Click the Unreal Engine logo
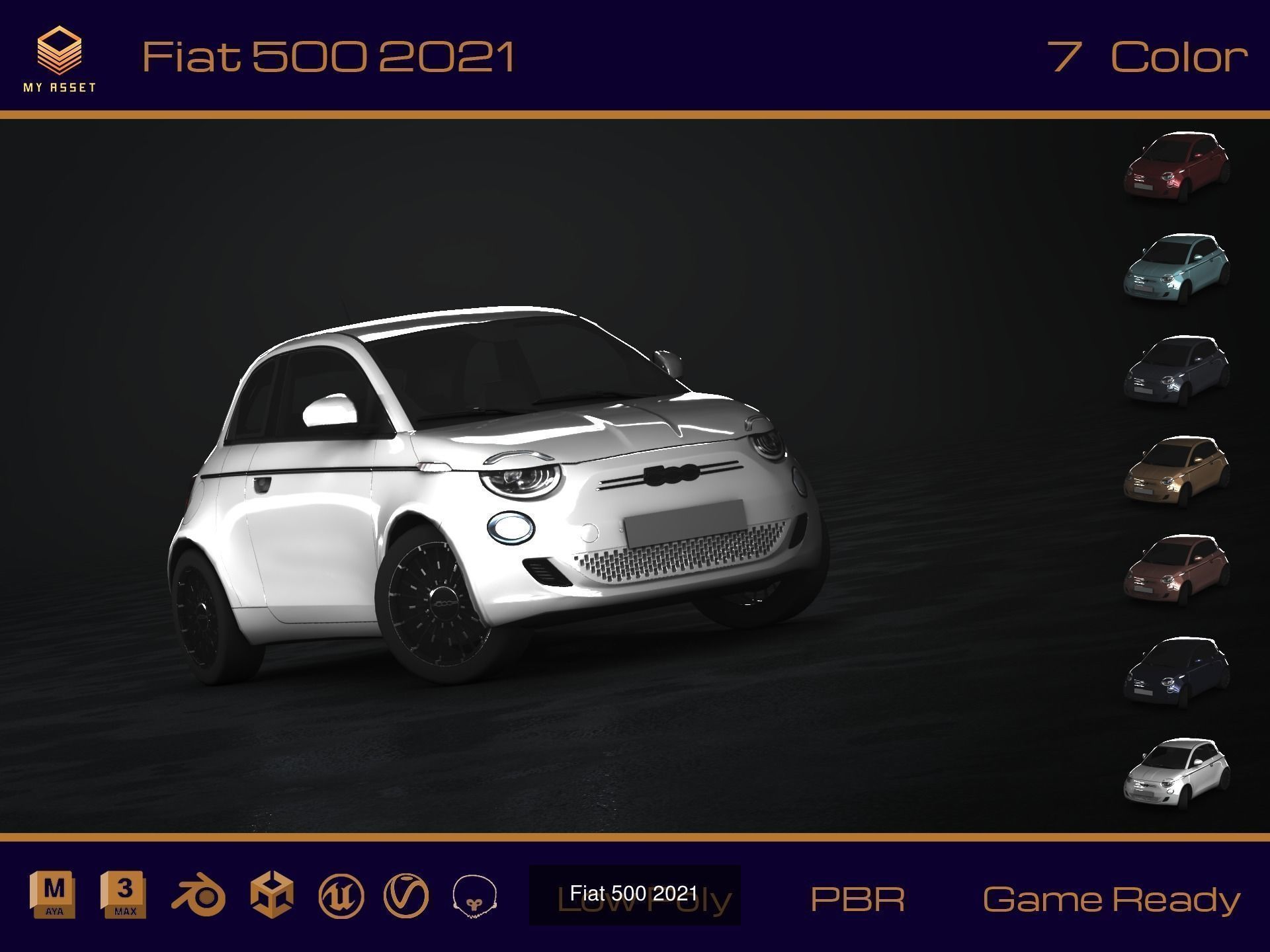 pos(341,896)
